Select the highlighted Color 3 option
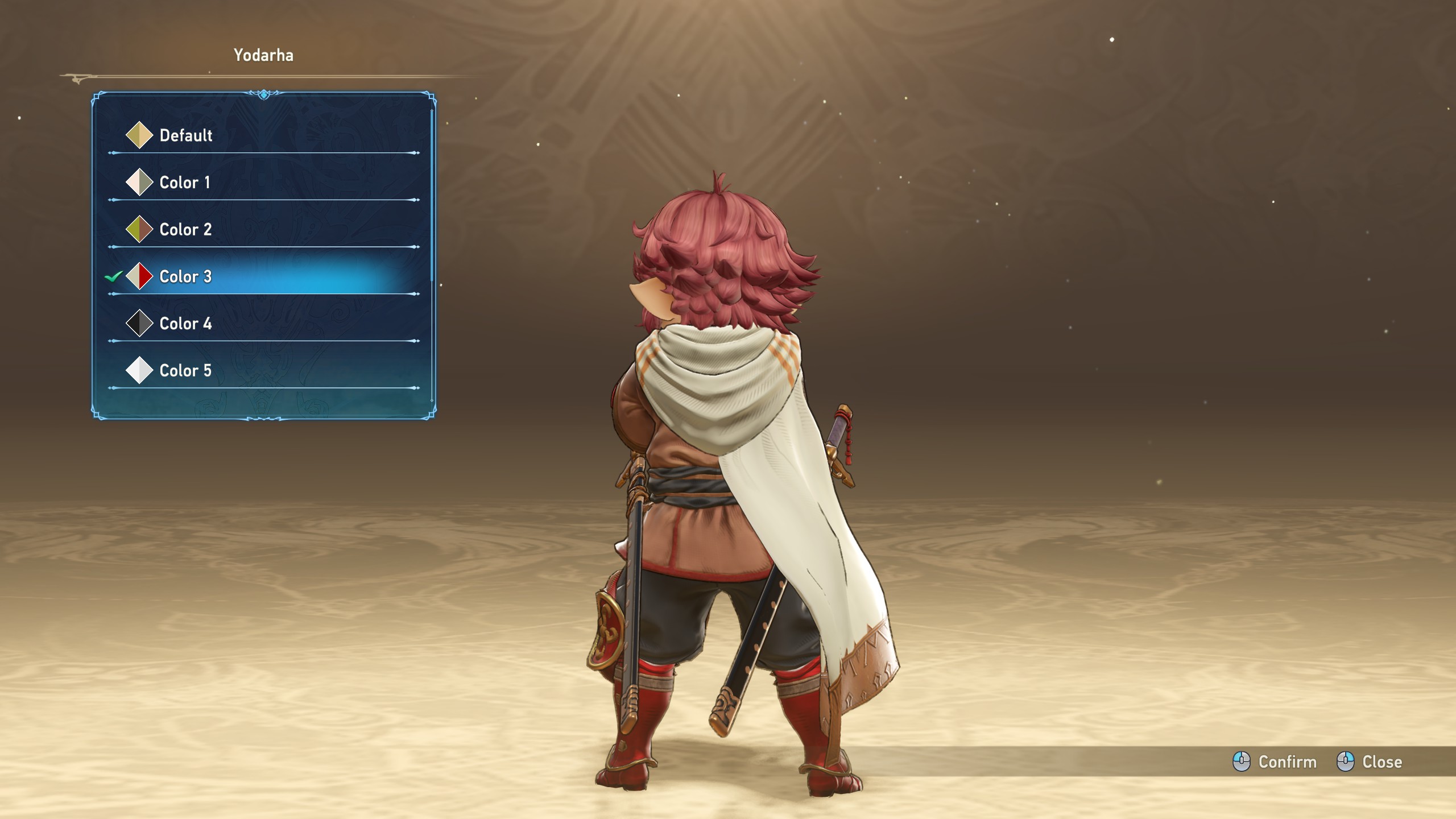This screenshot has height=819, width=1456. point(185,277)
